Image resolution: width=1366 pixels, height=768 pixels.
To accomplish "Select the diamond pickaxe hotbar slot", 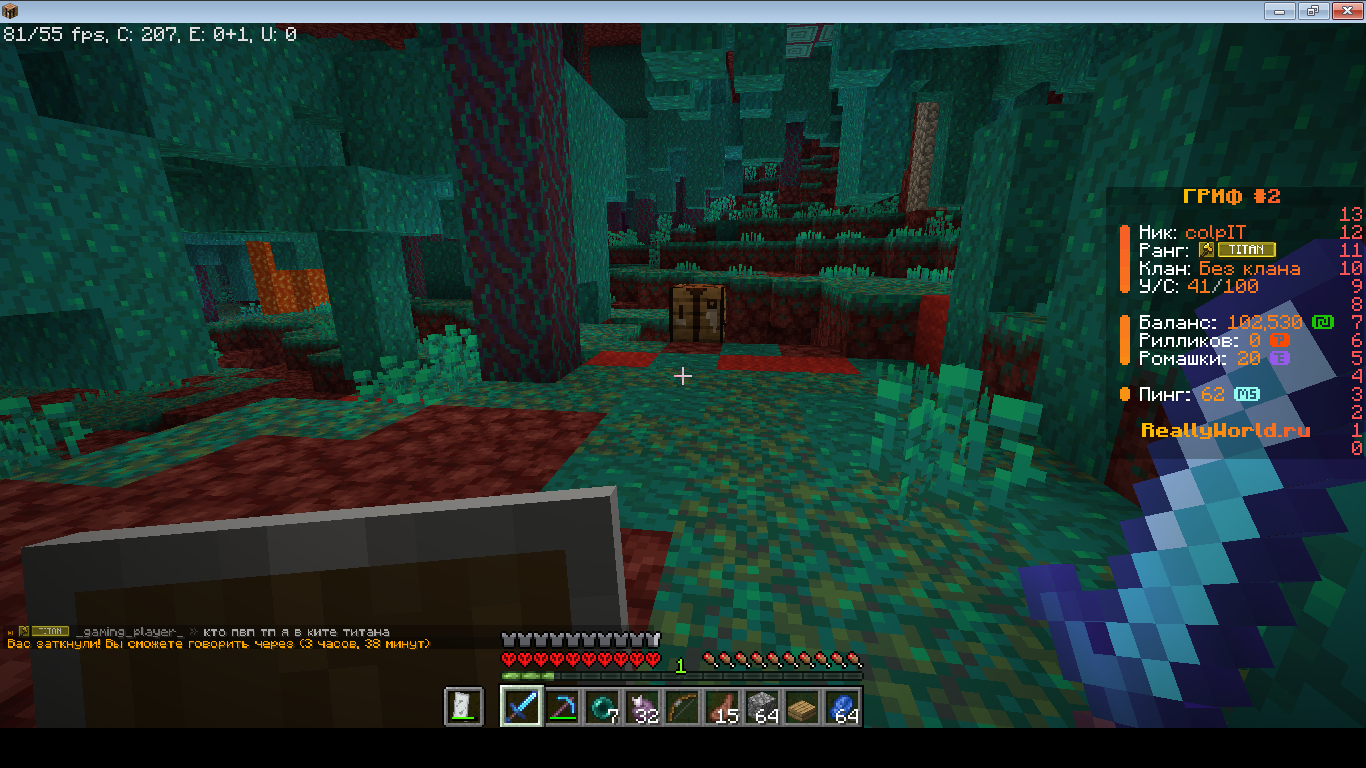I will pos(562,707).
